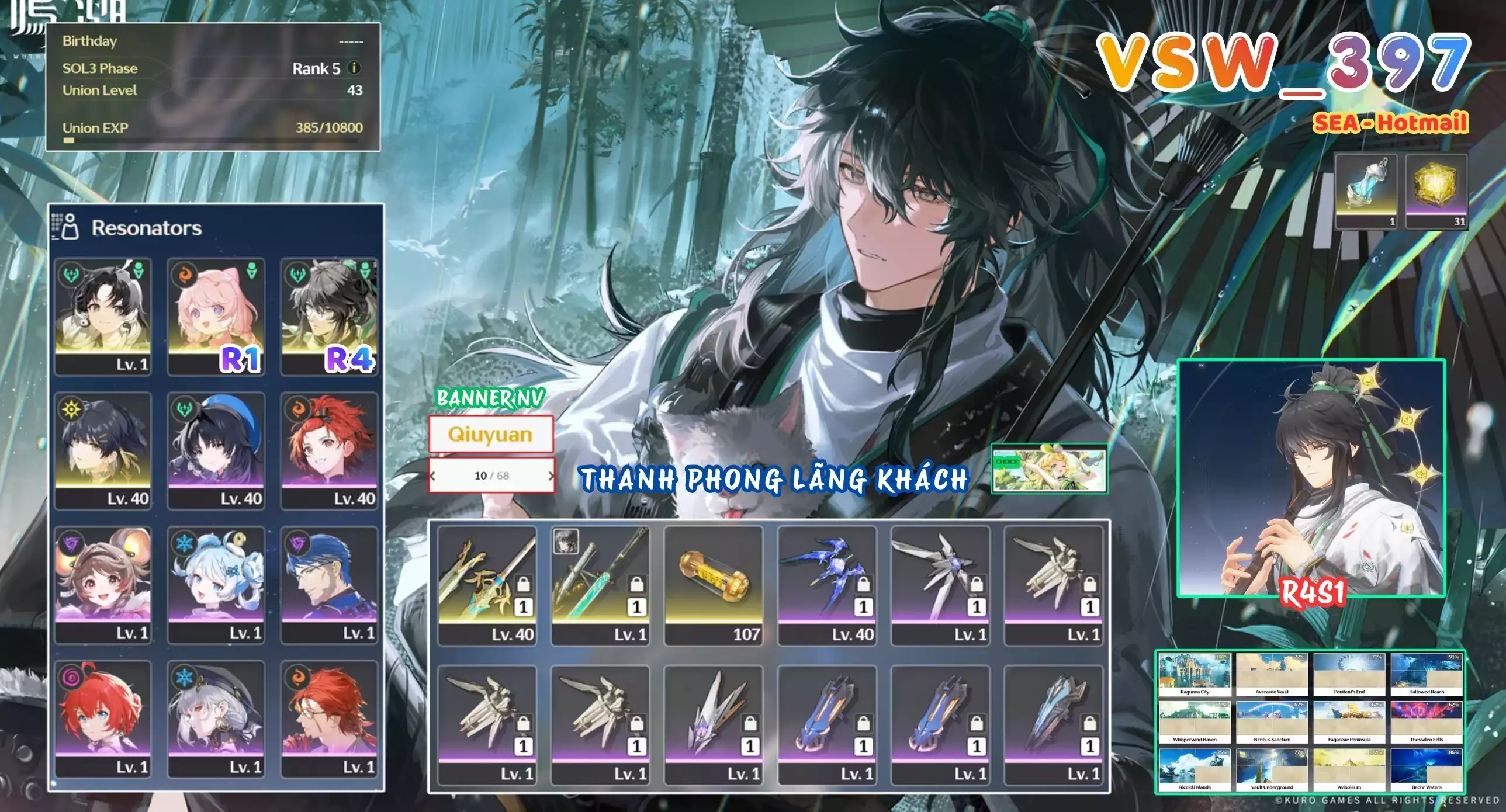Click the right arrow on the 10/68 banner pager
Viewport: 1506px width, 812px height.
click(551, 476)
